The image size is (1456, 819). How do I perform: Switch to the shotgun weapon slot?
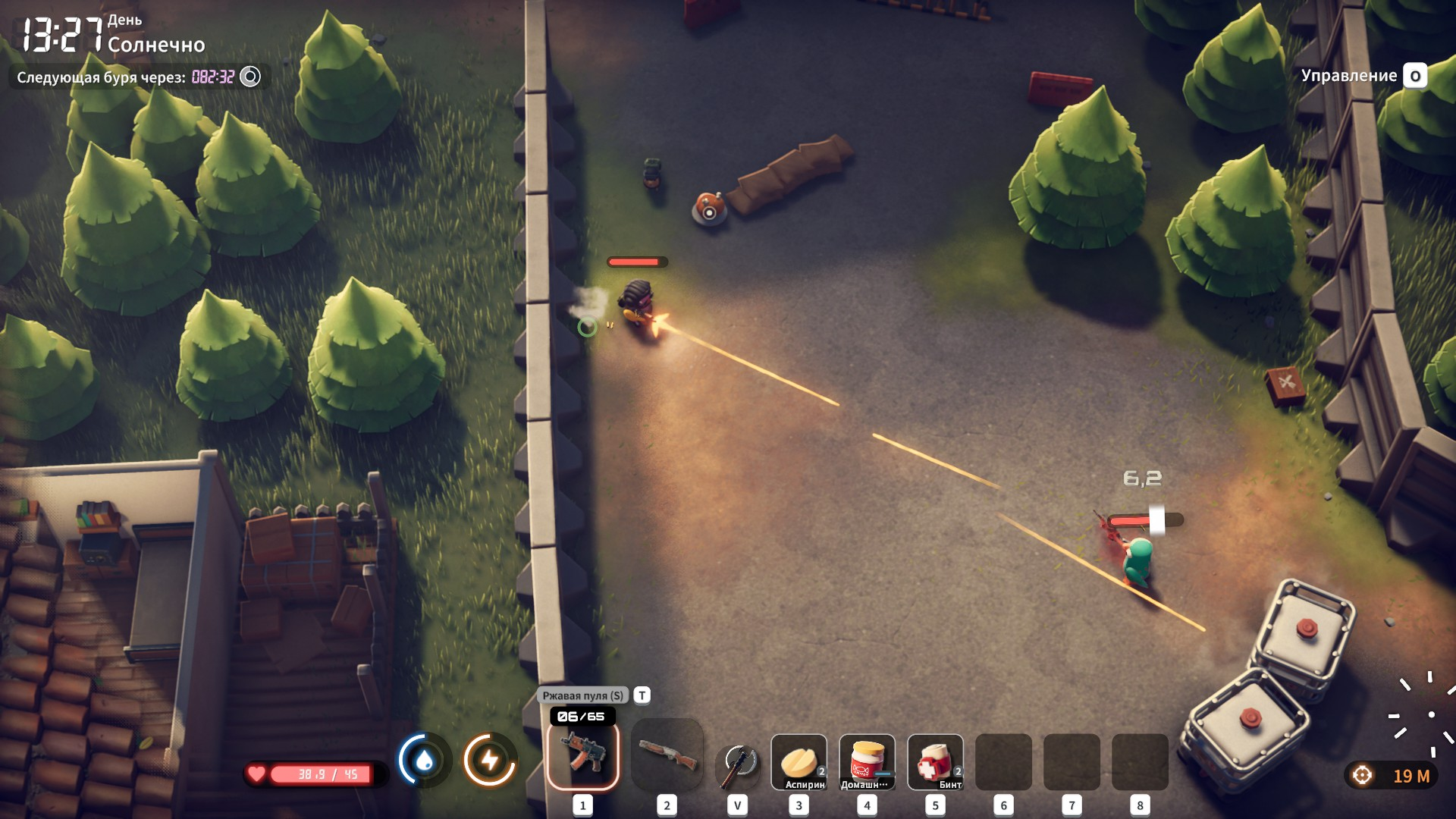pyautogui.click(x=667, y=755)
